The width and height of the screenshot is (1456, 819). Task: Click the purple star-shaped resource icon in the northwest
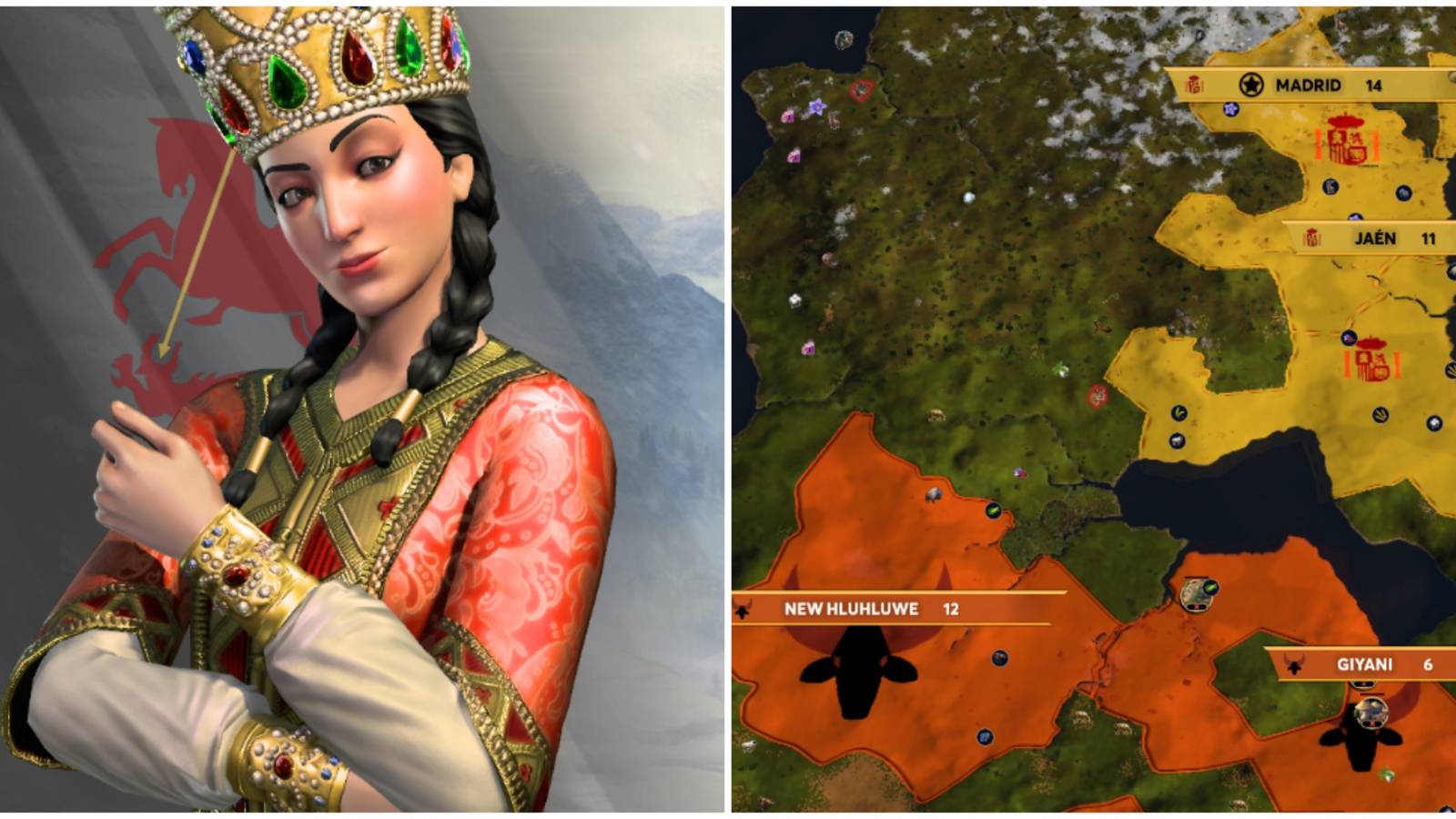click(x=817, y=106)
